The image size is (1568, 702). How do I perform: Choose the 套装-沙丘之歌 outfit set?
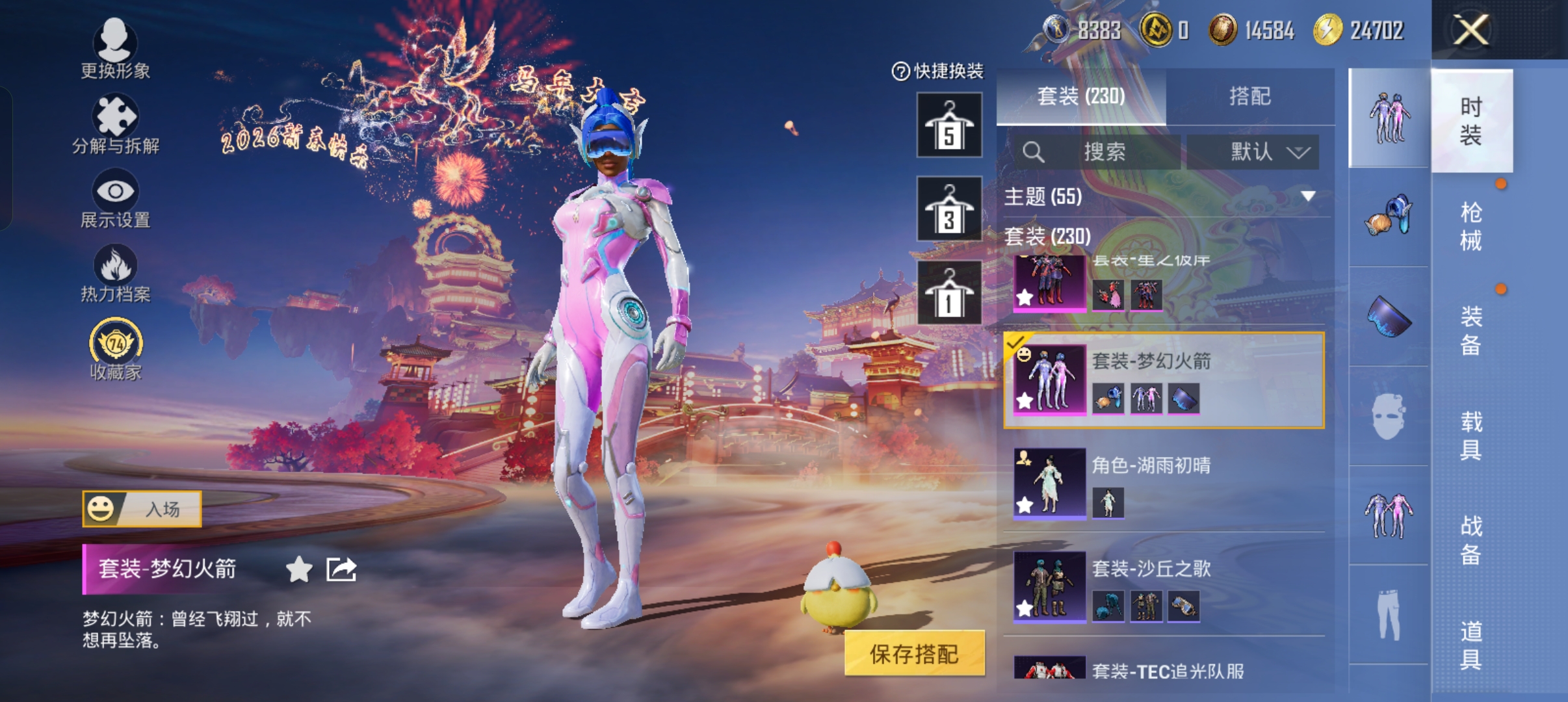(x=1164, y=586)
